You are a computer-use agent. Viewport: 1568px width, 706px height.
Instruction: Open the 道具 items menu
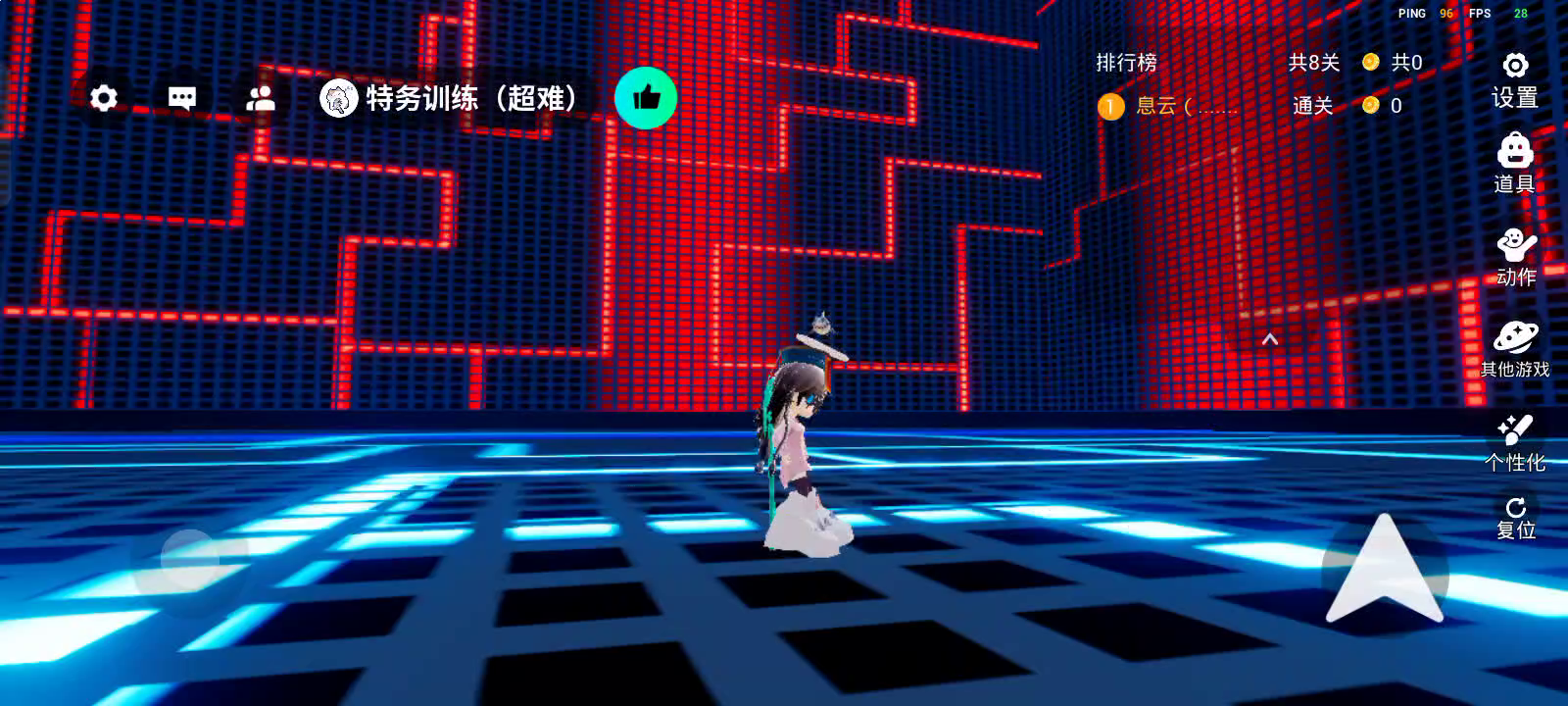pyautogui.click(x=1515, y=165)
